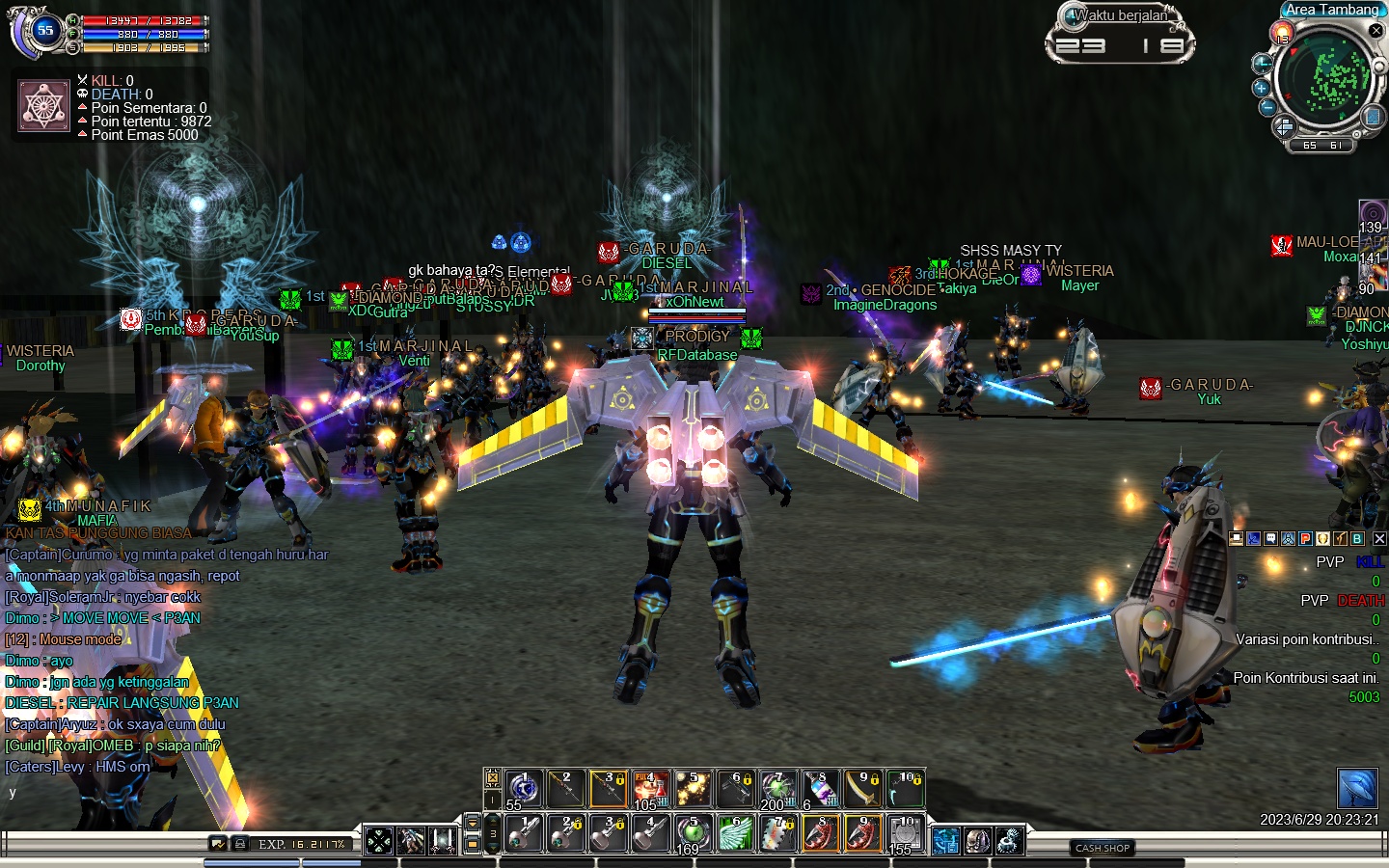Open the blue map sheet beside the radar
The height and width of the screenshot is (868, 1389).
[x=1373, y=117]
